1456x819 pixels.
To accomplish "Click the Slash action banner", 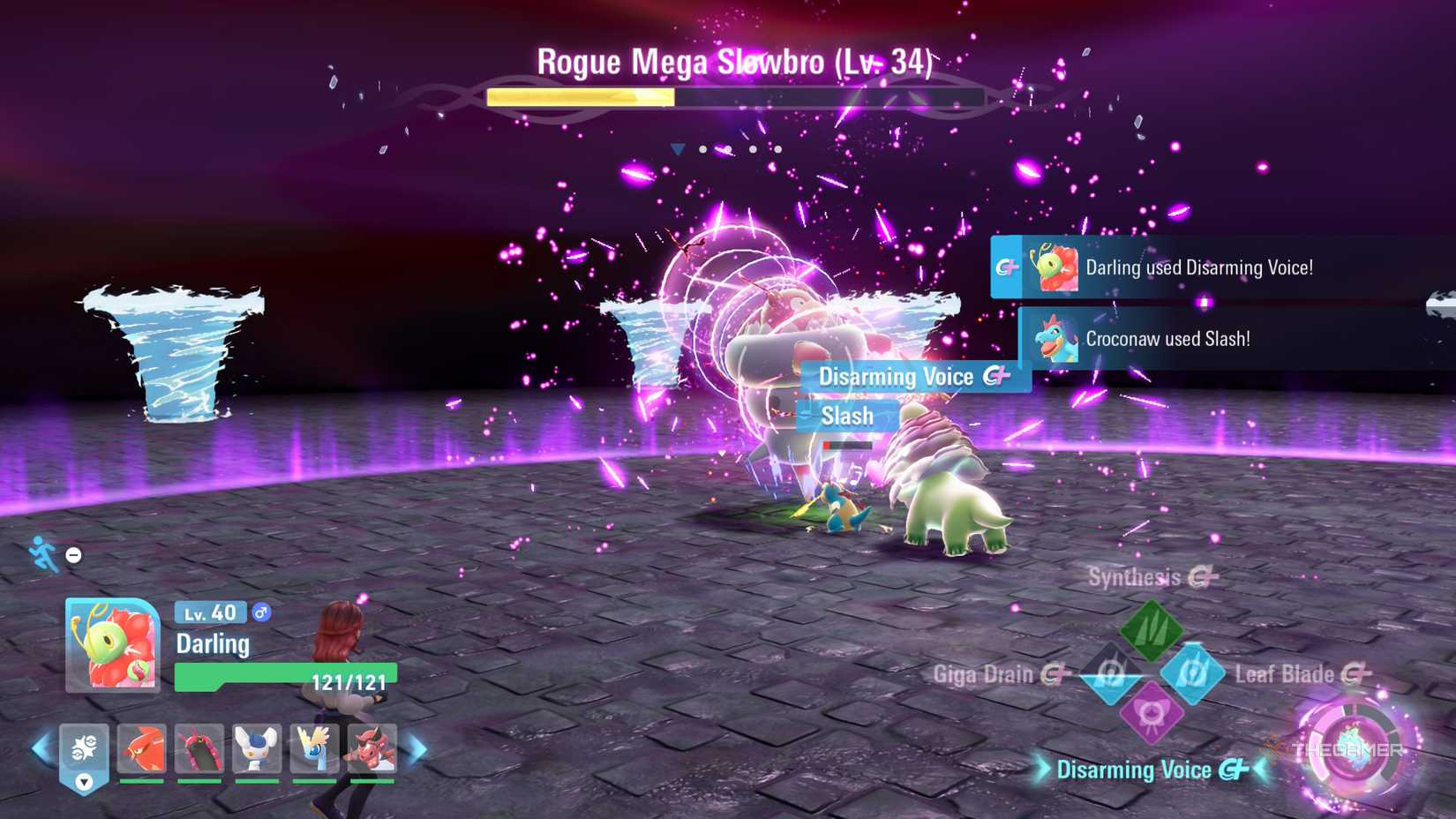I will coord(846,416).
